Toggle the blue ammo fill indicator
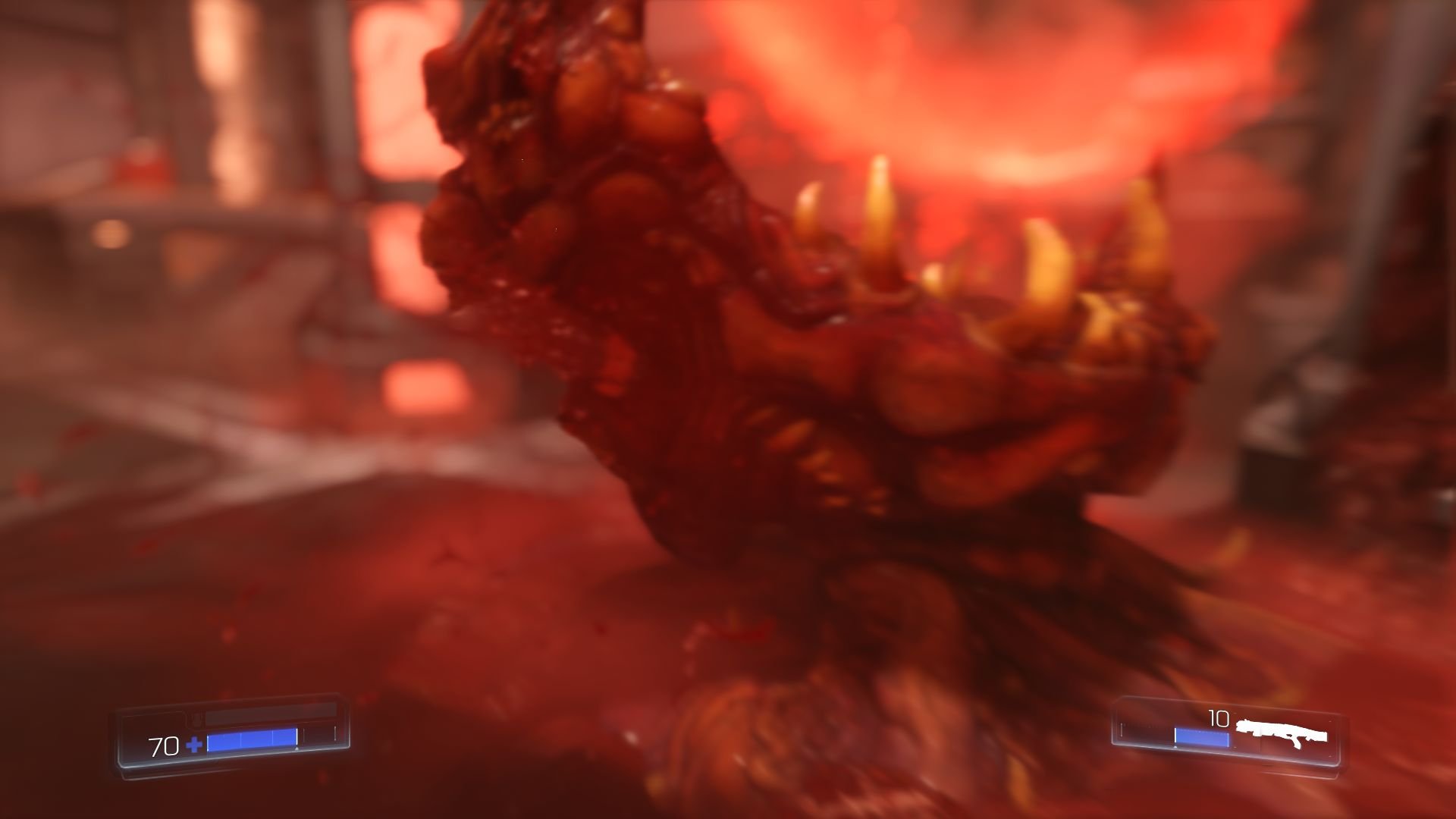The height and width of the screenshot is (819, 1456). pos(1201,736)
